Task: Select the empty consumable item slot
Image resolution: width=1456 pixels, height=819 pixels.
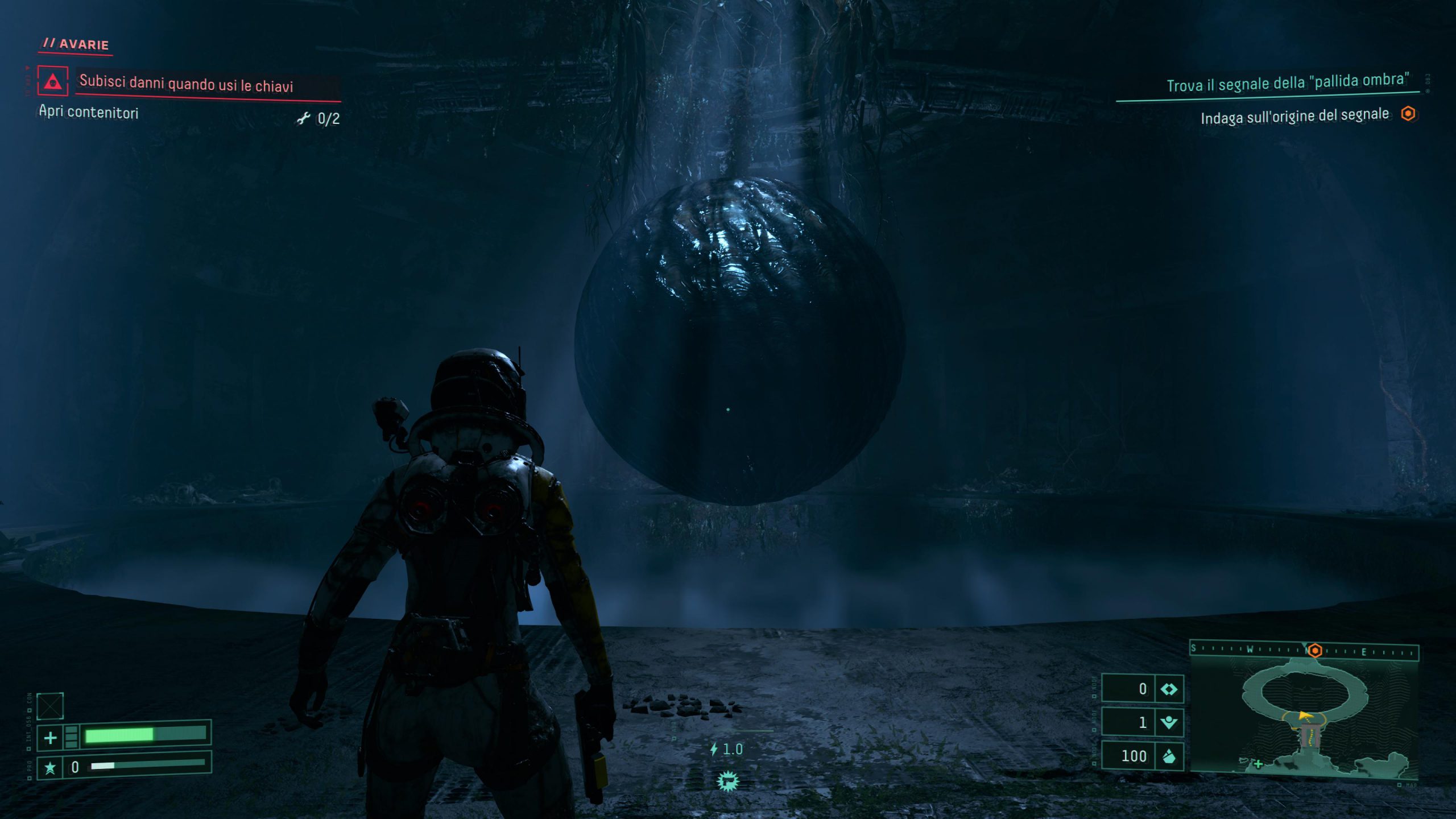Action: point(50,706)
